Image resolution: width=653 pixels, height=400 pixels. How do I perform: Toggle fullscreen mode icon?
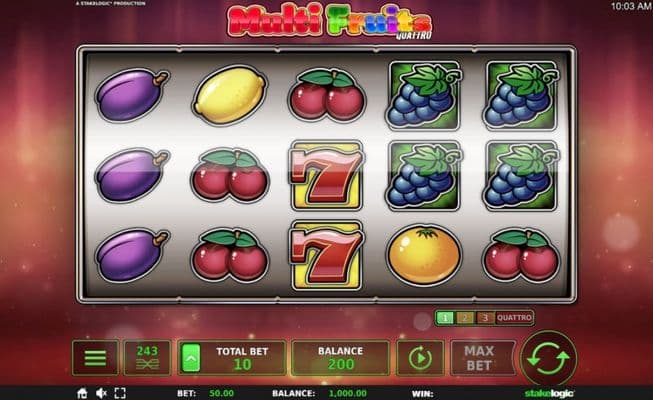119,393
